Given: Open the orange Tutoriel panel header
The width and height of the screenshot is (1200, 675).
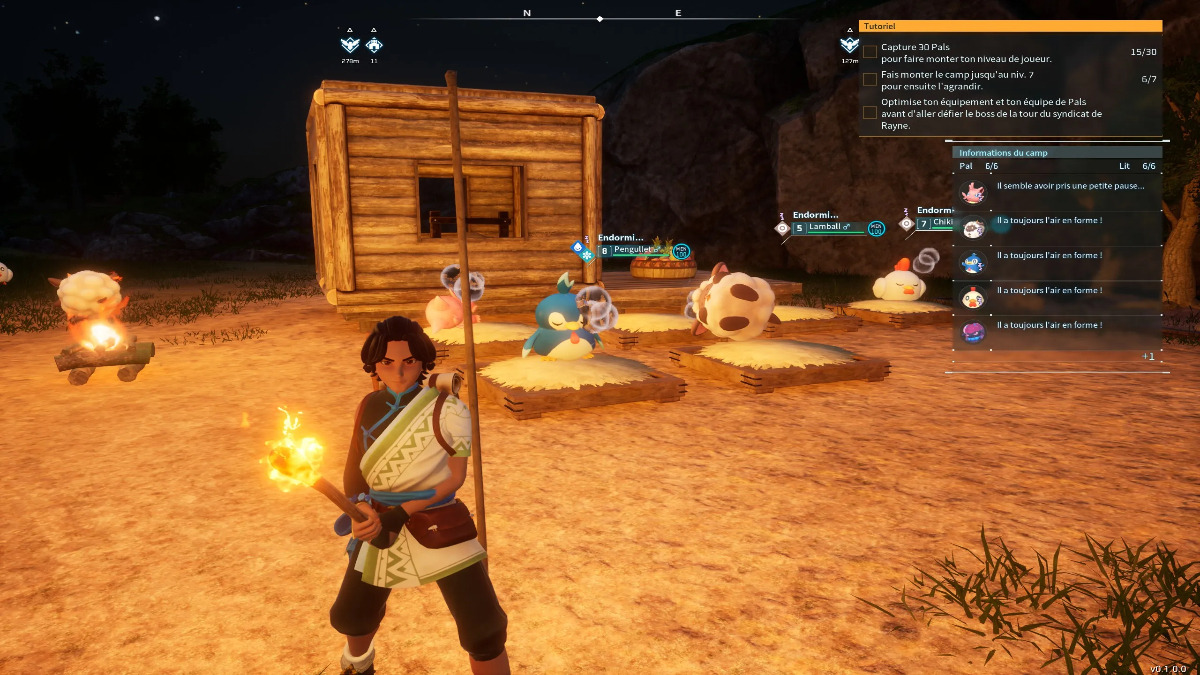Looking at the screenshot, I should pos(1010,26).
